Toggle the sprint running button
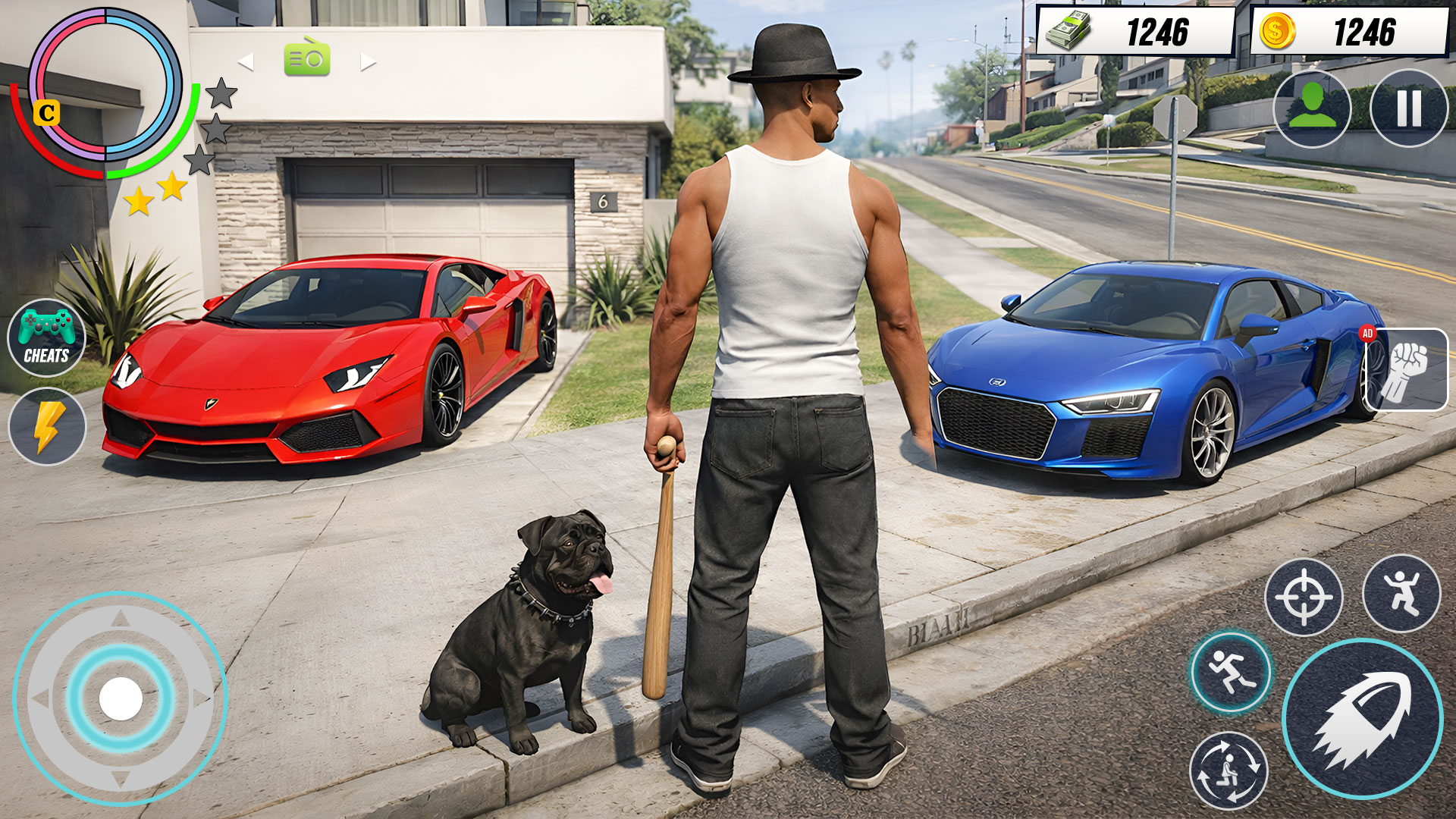Viewport: 1456px width, 819px height. (x=1230, y=672)
